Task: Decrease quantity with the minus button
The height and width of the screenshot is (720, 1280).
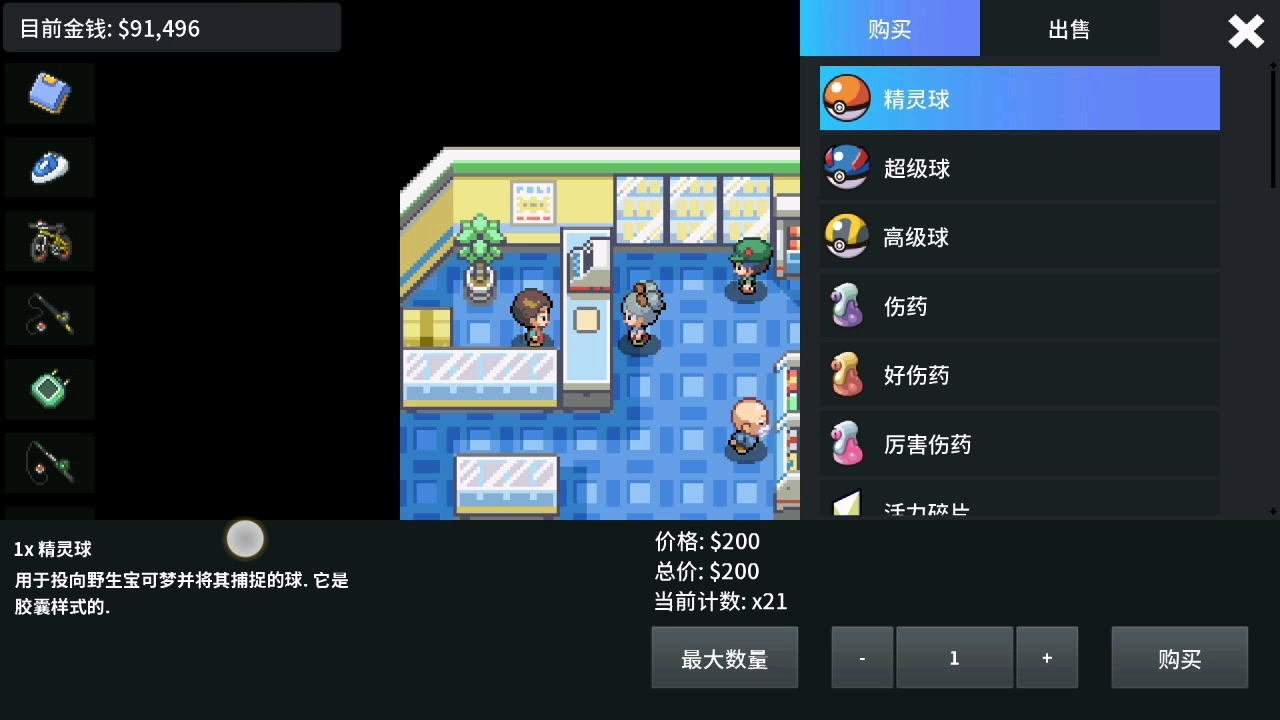Action: pos(862,657)
